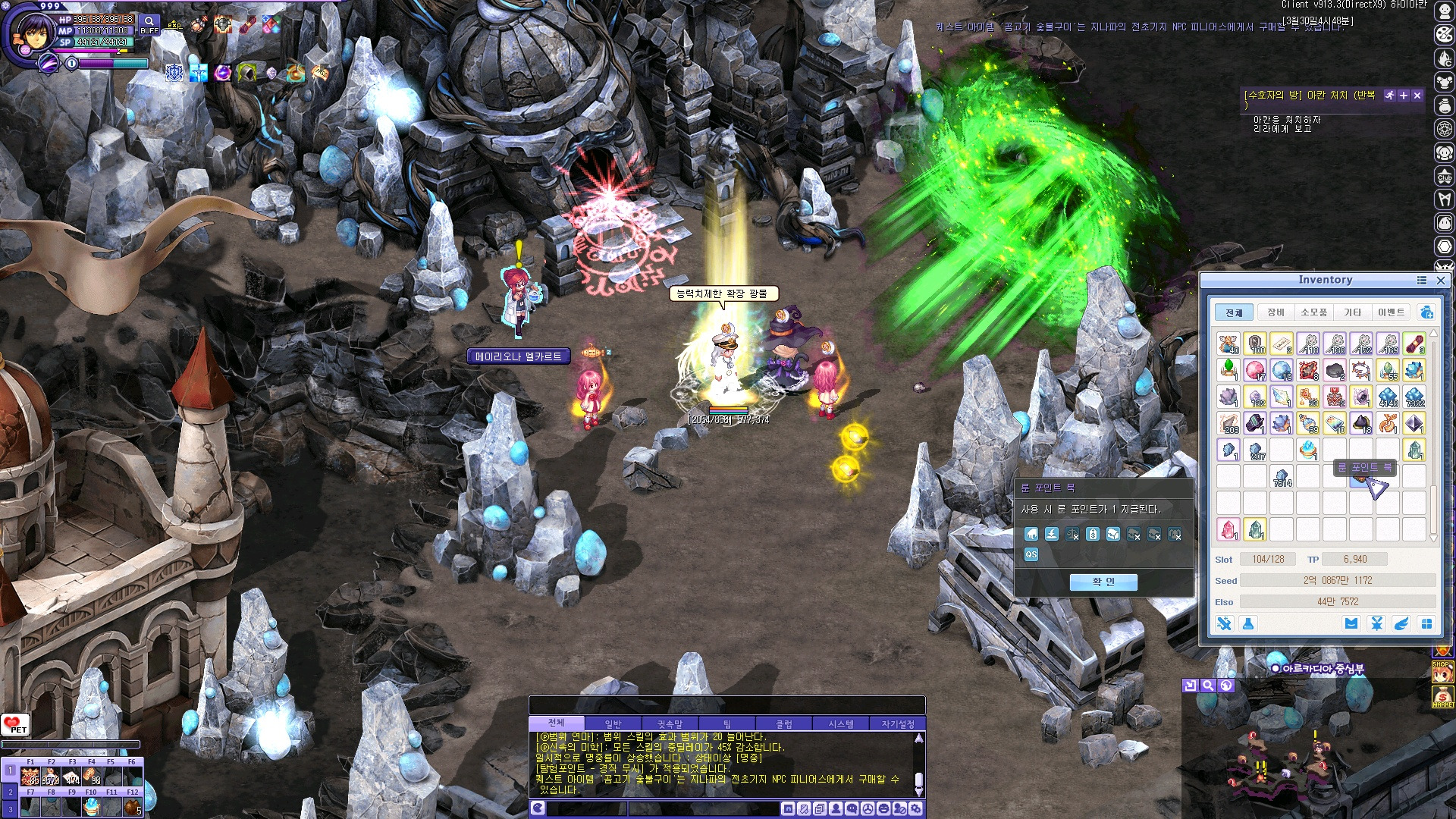Open the PET heart button
Image resolution: width=1456 pixels, height=819 pixels.
pos(15,725)
